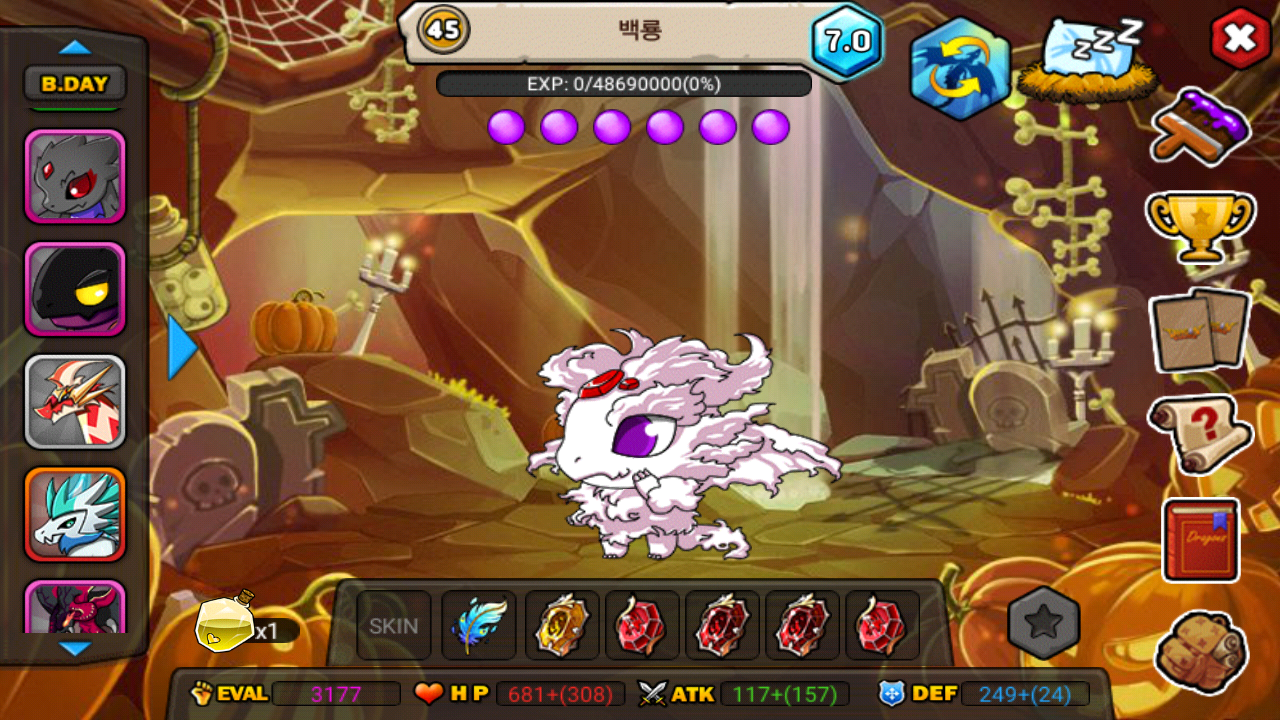Select the black yellow-eyed dragon portrait
This screenshot has height=720, width=1280.
75,289
